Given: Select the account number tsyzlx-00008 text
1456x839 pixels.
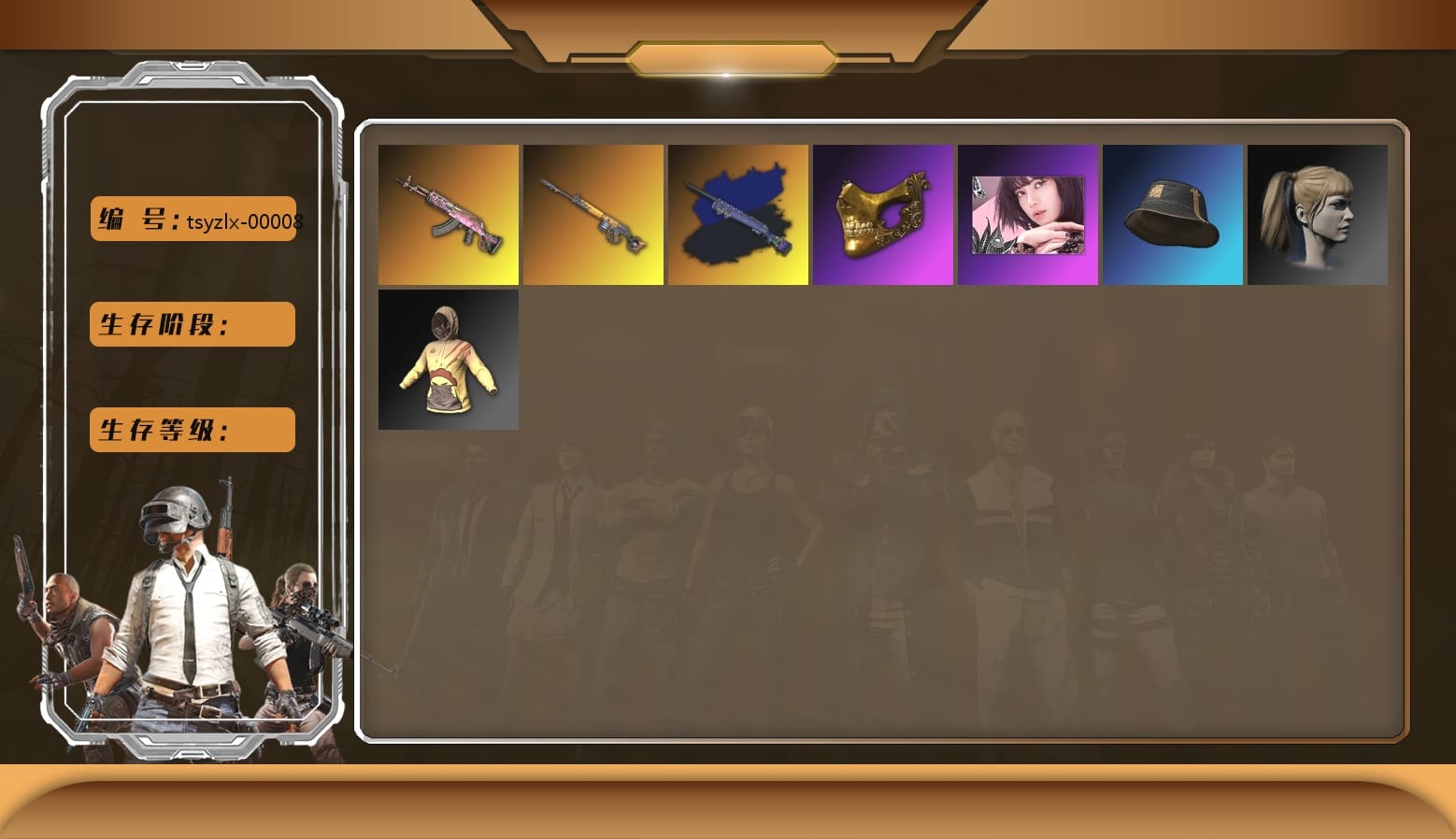Looking at the screenshot, I should coord(246,222).
